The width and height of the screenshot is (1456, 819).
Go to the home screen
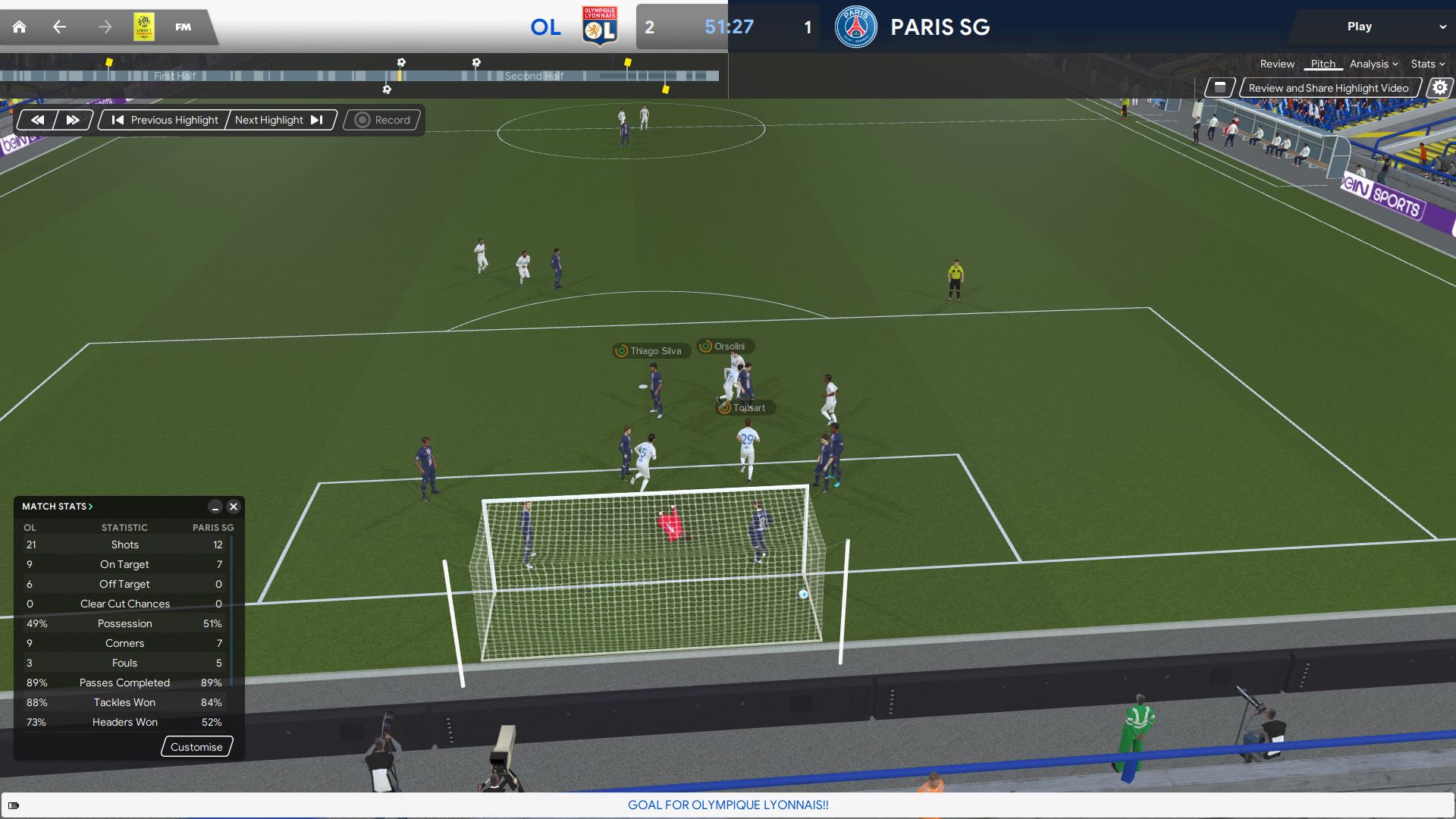(20, 27)
